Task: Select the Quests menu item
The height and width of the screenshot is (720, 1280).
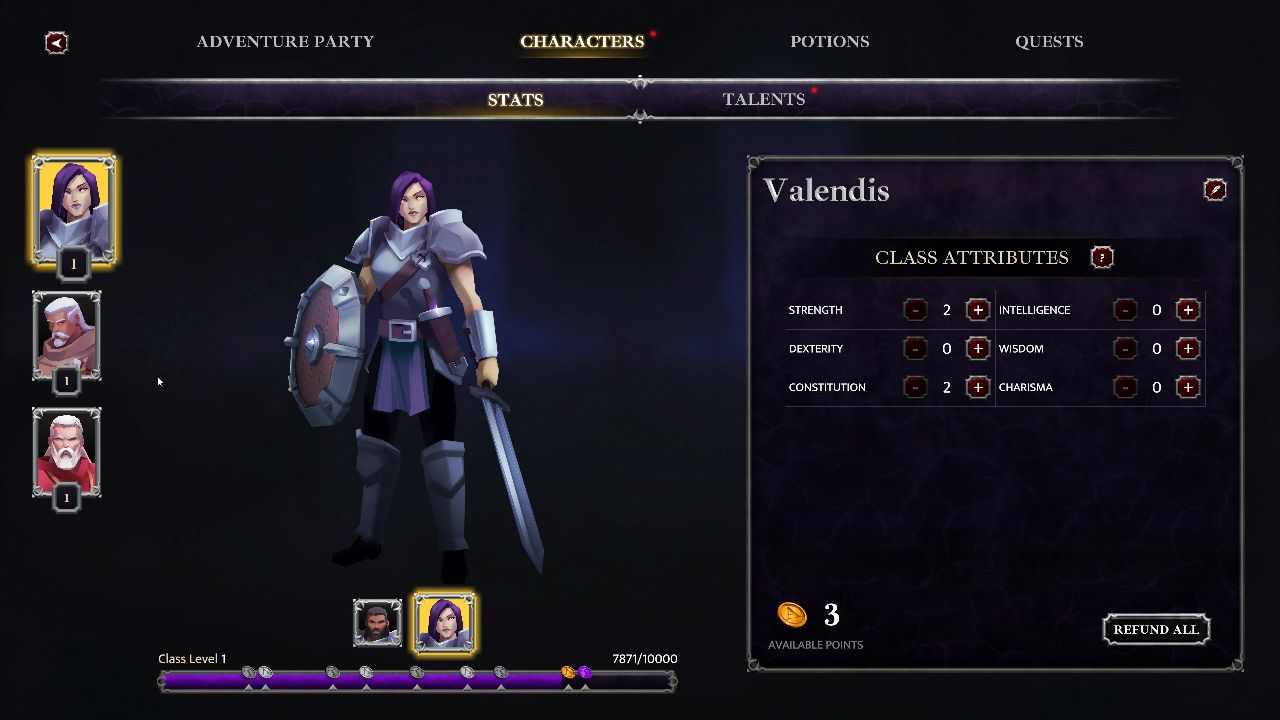Action: [1049, 41]
